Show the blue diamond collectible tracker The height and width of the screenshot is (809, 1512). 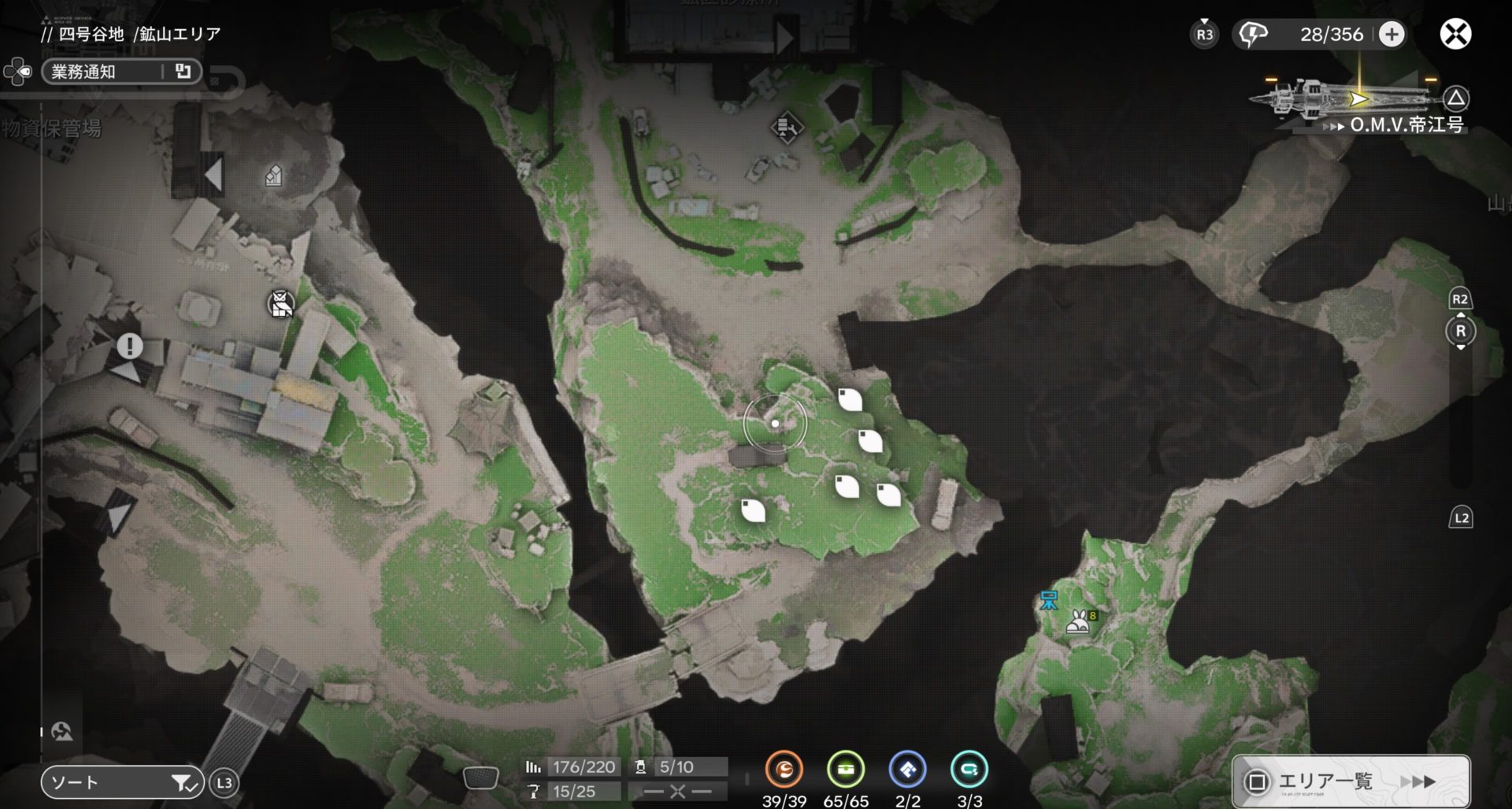907,770
